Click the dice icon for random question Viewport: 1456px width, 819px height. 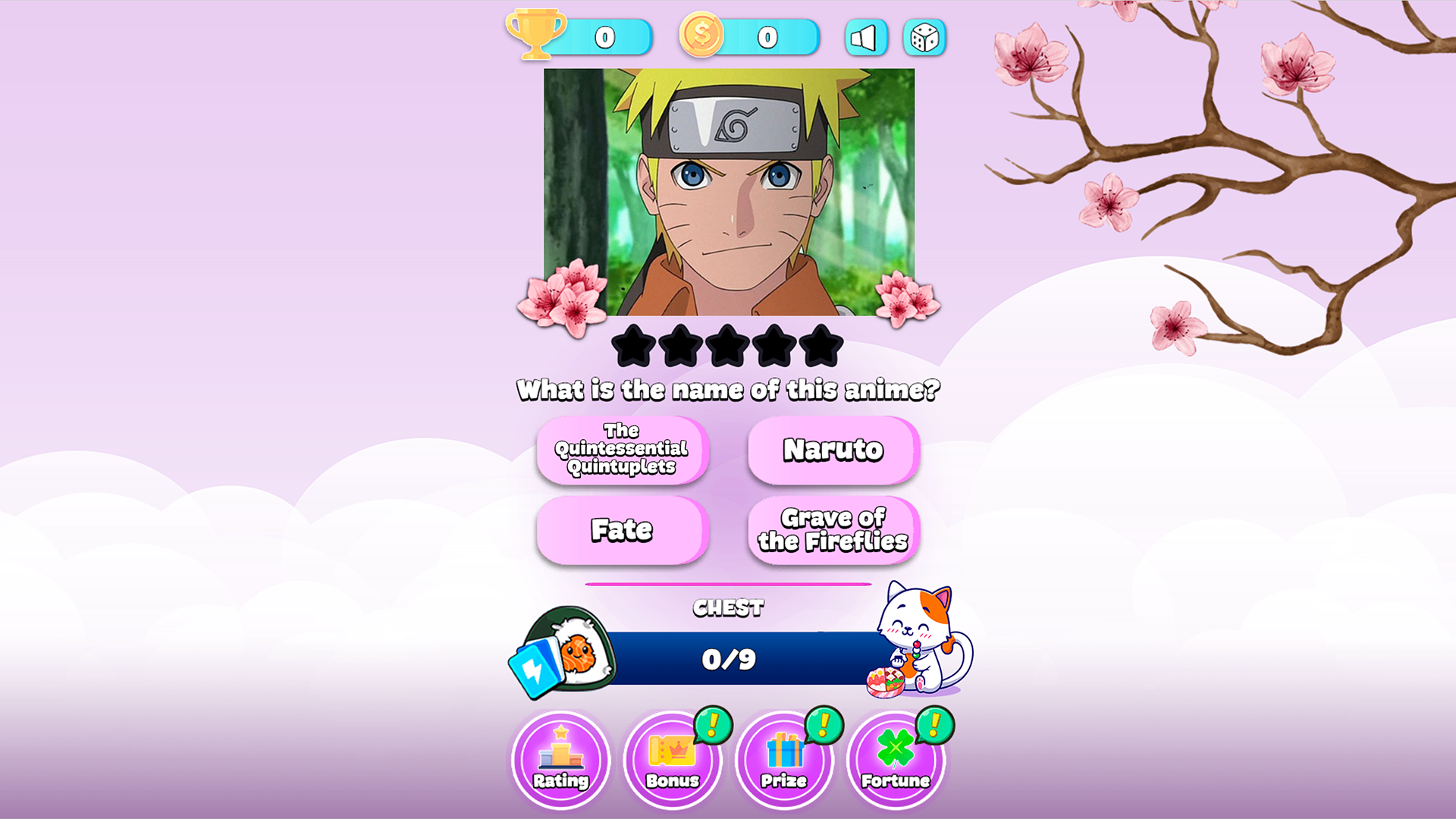[x=924, y=36]
